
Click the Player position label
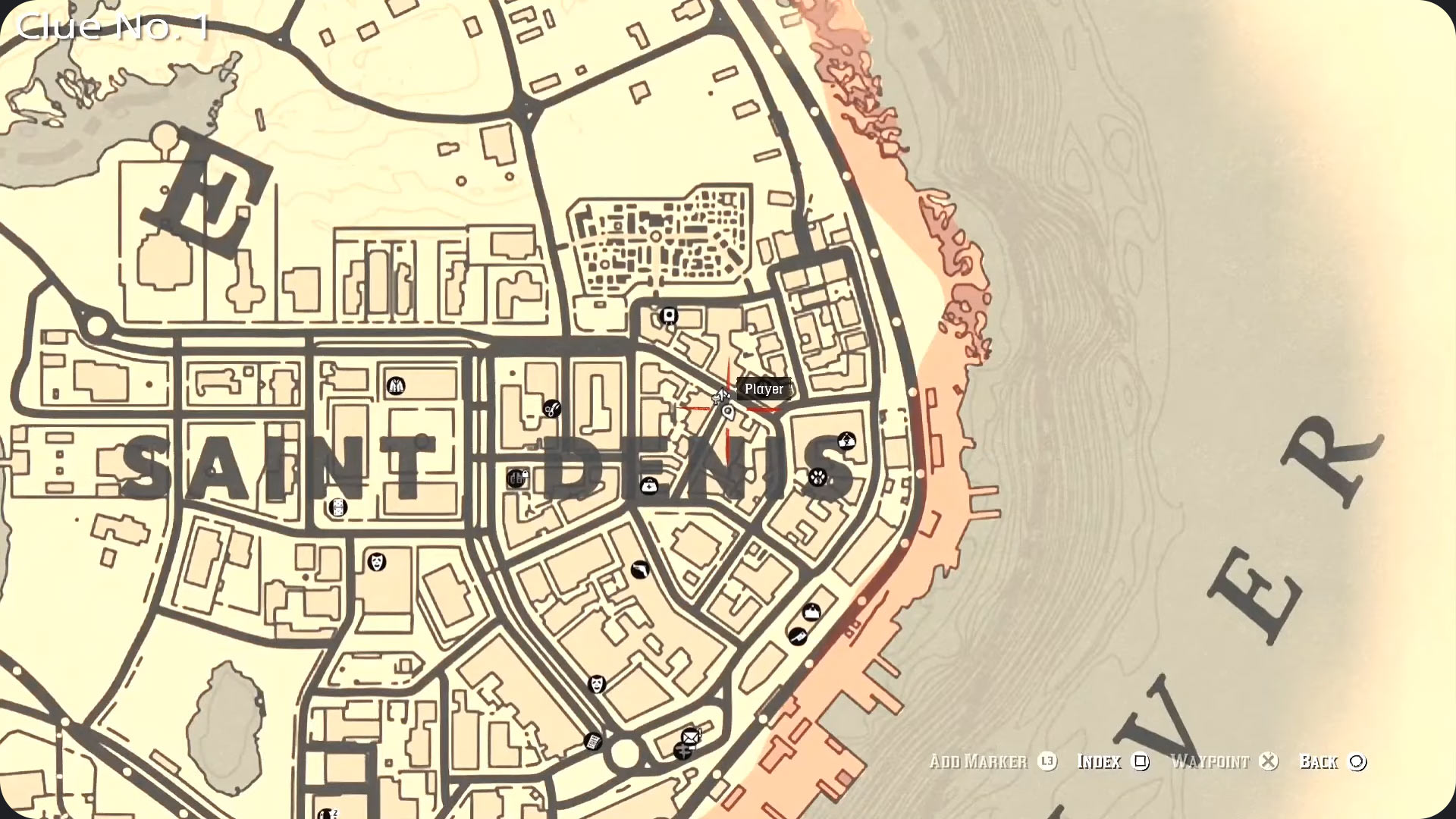tap(765, 389)
